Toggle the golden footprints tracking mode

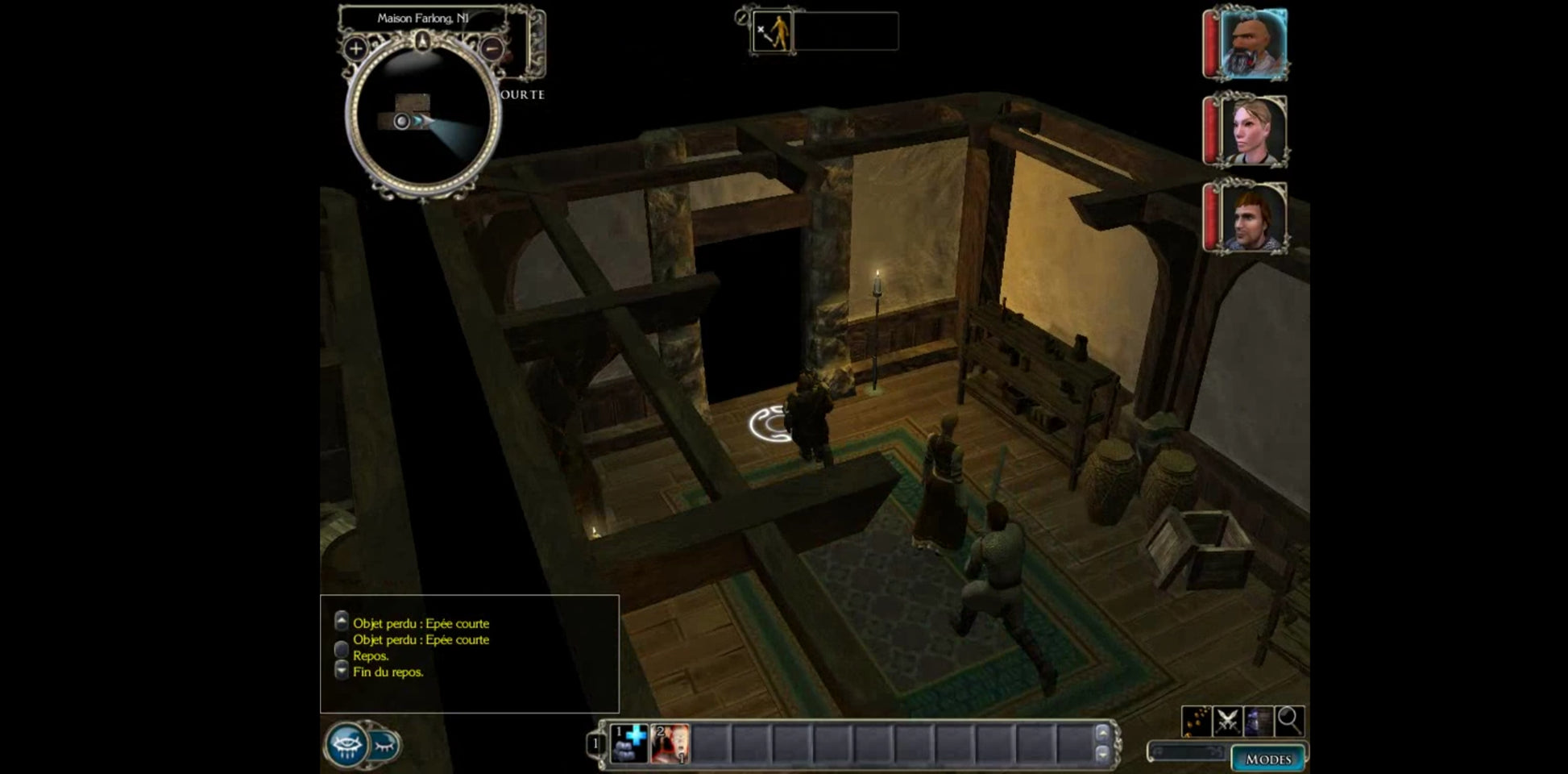click(1196, 720)
